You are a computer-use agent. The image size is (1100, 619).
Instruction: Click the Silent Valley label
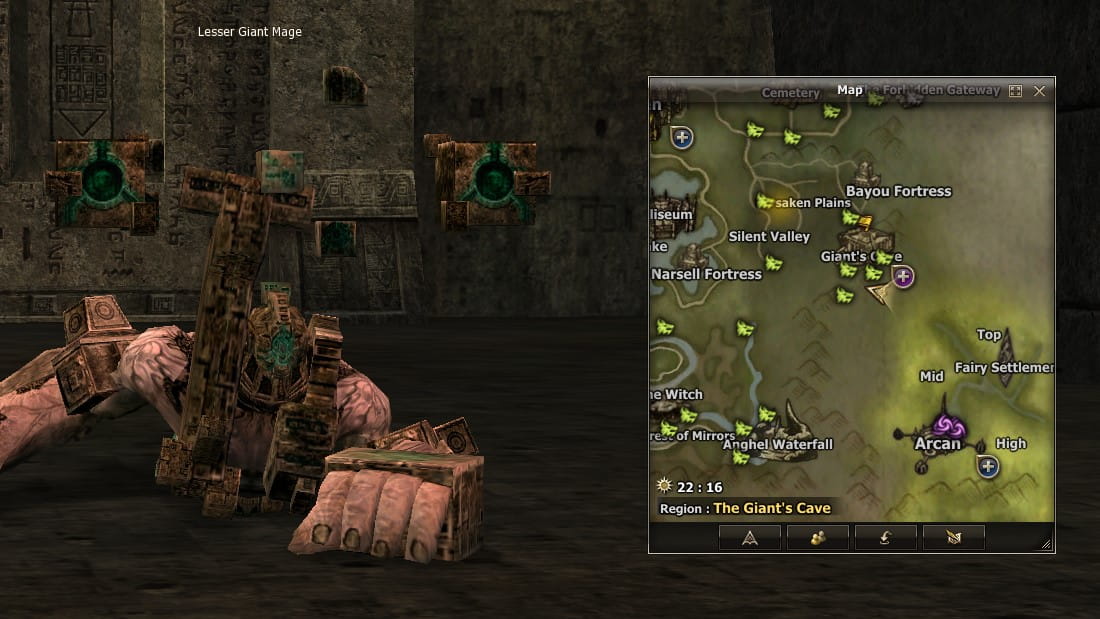coord(769,237)
